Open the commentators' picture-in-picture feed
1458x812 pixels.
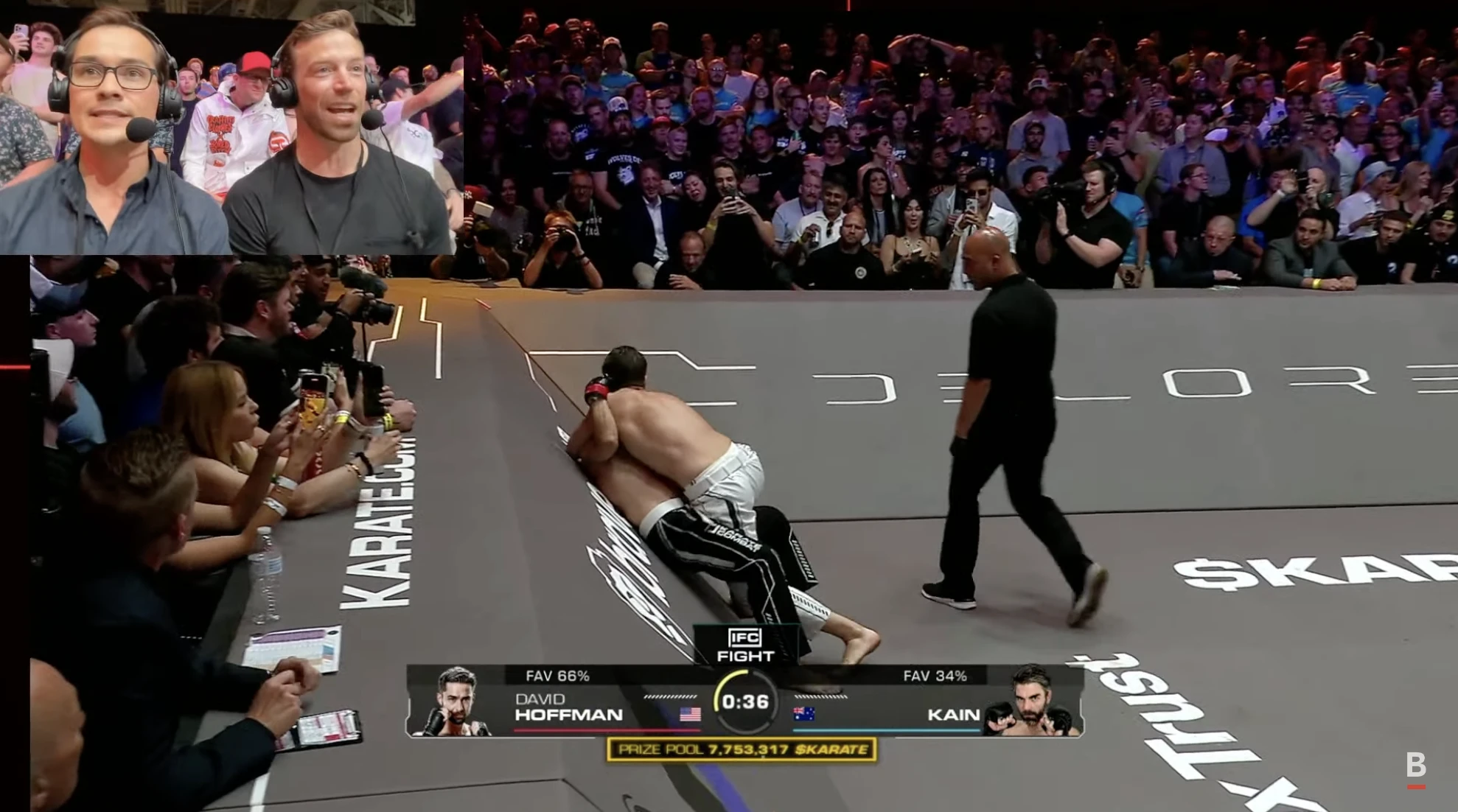pyautogui.click(x=231, y=127)
